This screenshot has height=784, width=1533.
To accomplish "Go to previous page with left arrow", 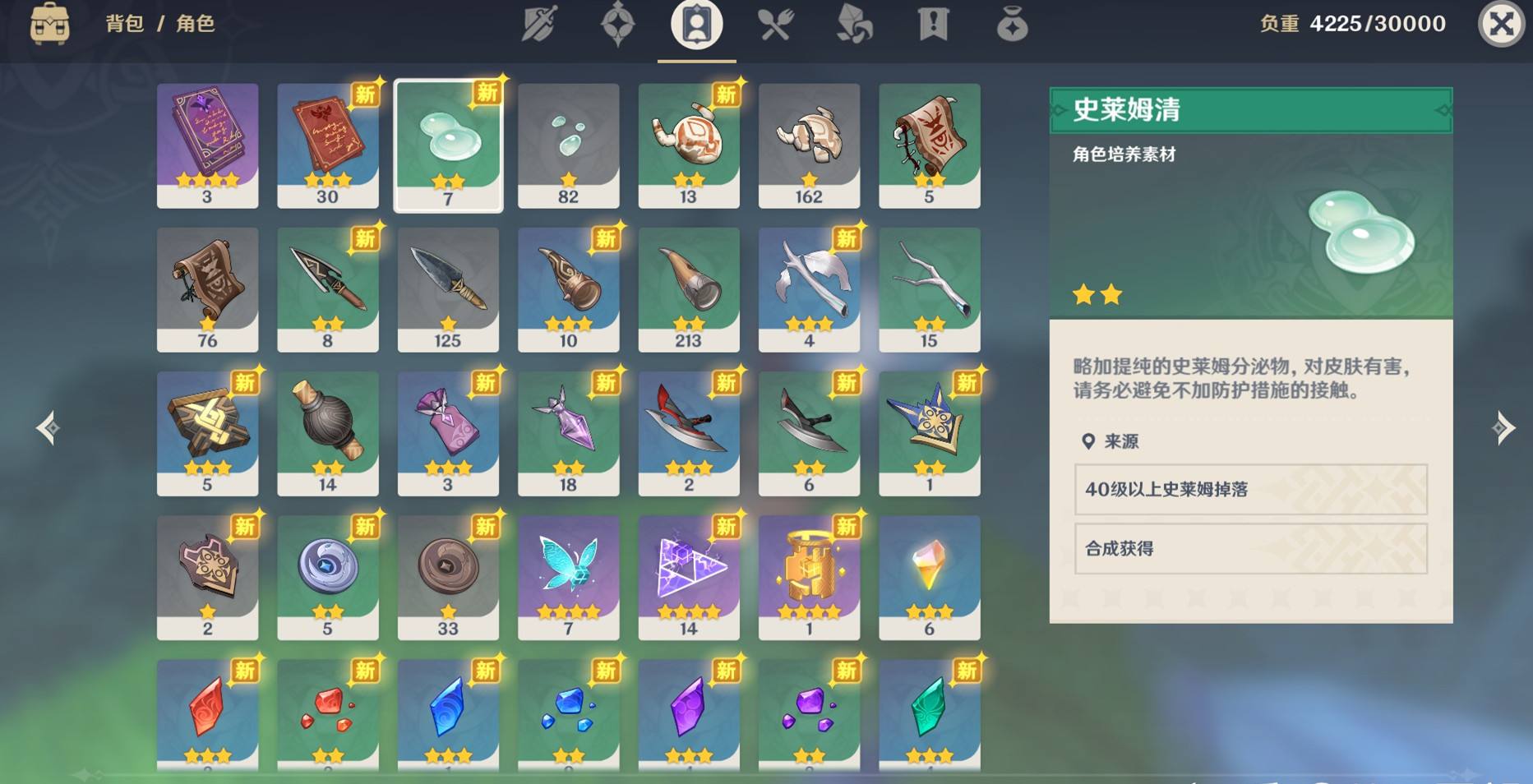I will pos(48,428).
